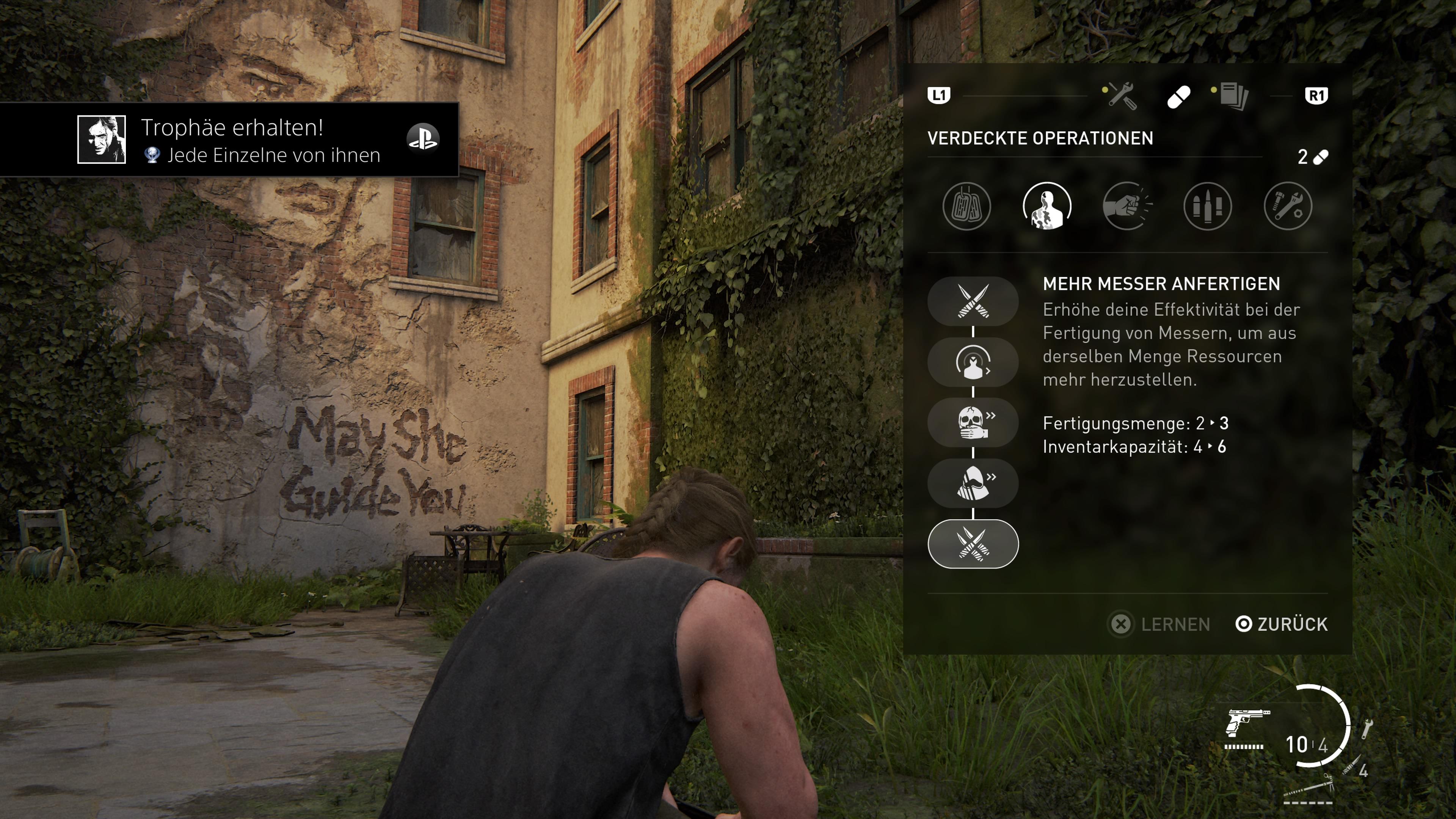Viewport: 1456px width, 819px height.
Task: Select the pill supplements tab
Action: (1178, 97)
